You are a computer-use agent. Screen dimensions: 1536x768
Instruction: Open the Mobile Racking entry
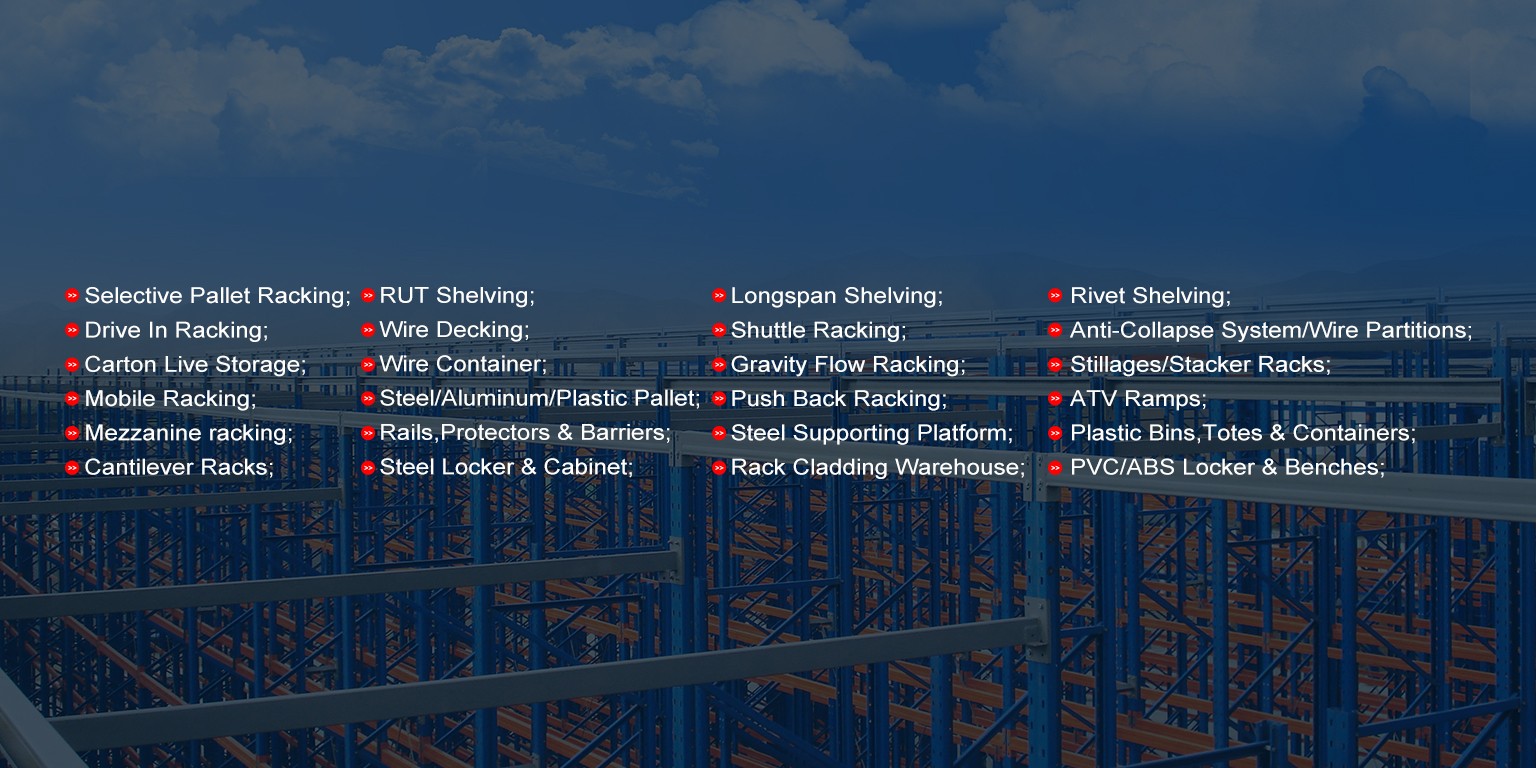169,399
